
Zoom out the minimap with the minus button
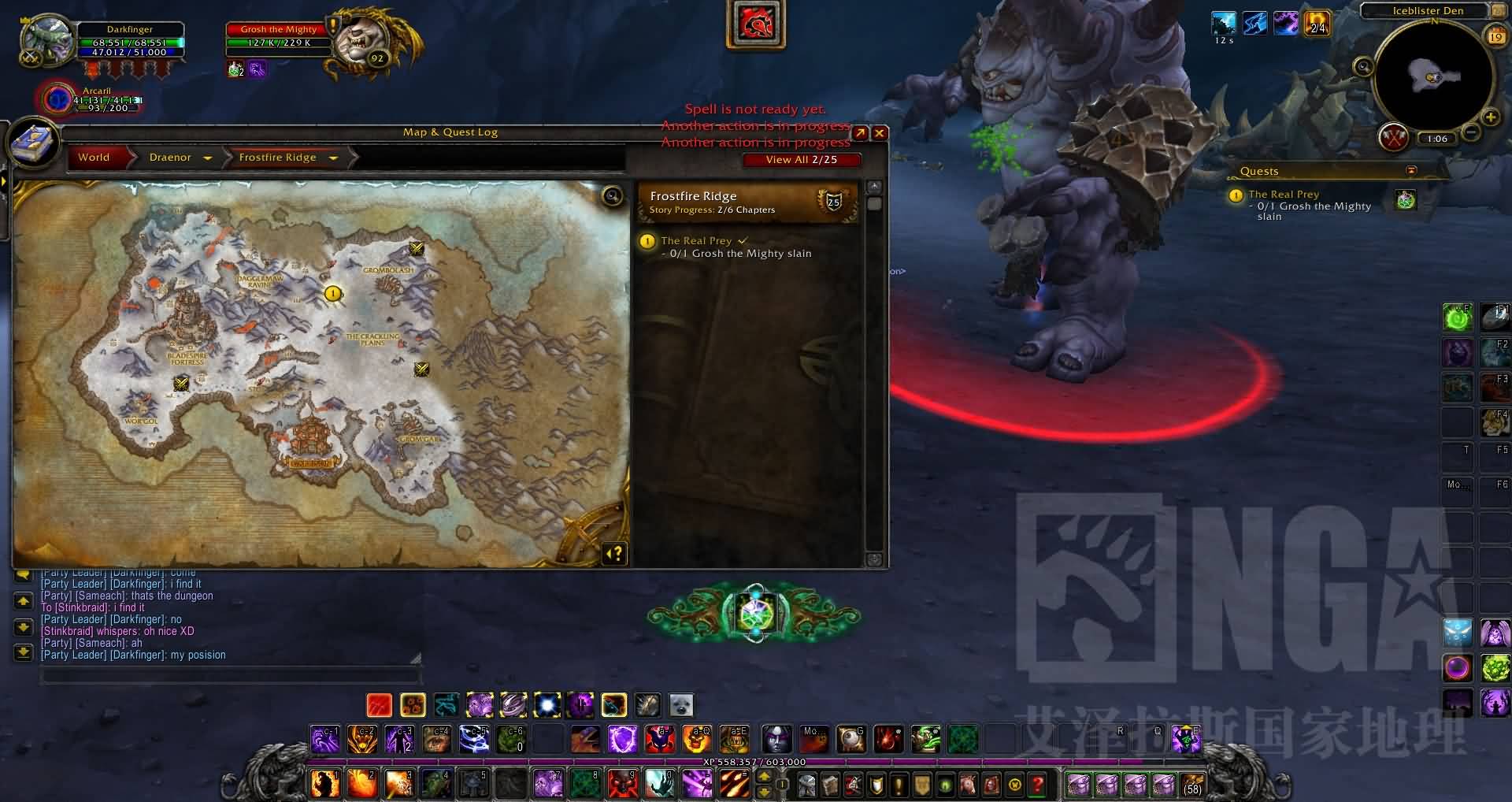1470,133
